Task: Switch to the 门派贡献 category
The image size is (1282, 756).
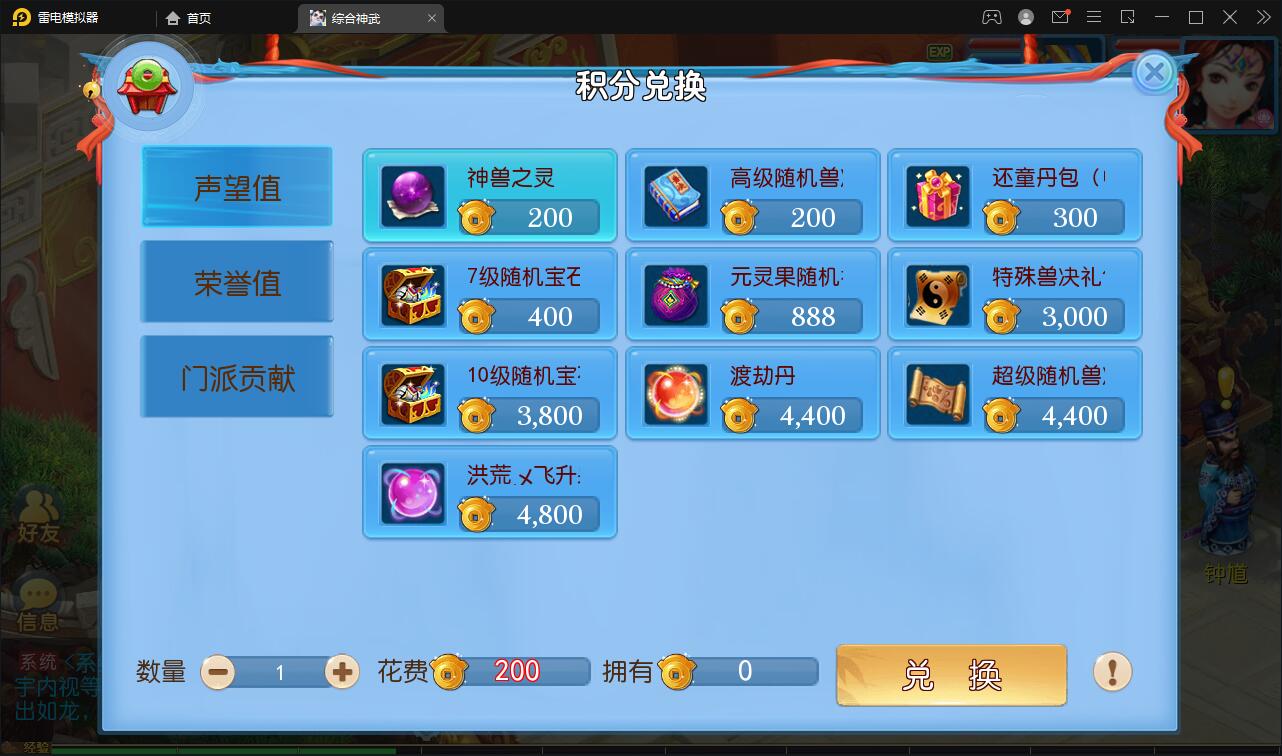Action: tap(236, 376)
